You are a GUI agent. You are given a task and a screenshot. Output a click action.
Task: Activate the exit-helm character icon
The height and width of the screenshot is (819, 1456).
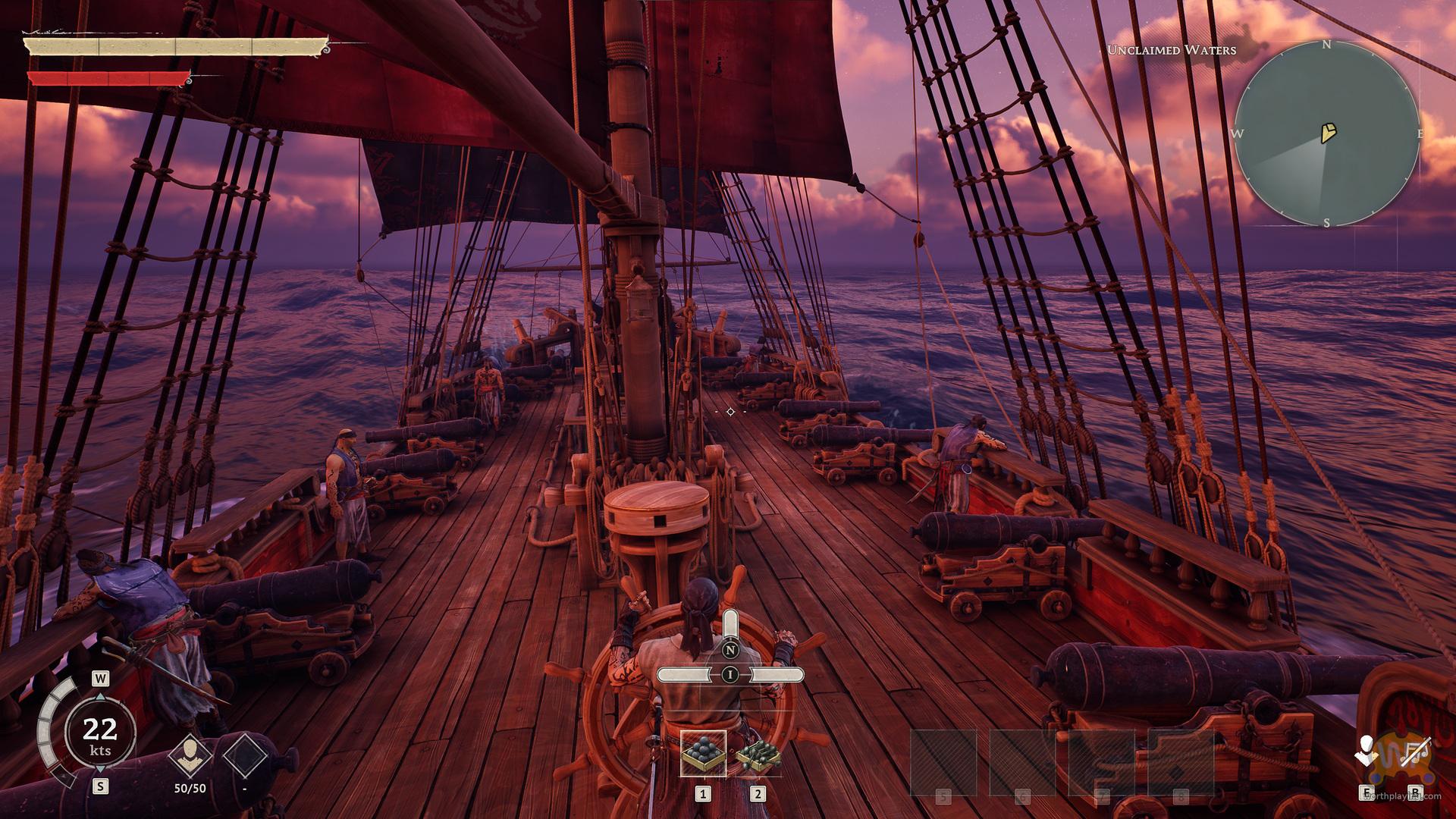click(x=1367, y=755)
